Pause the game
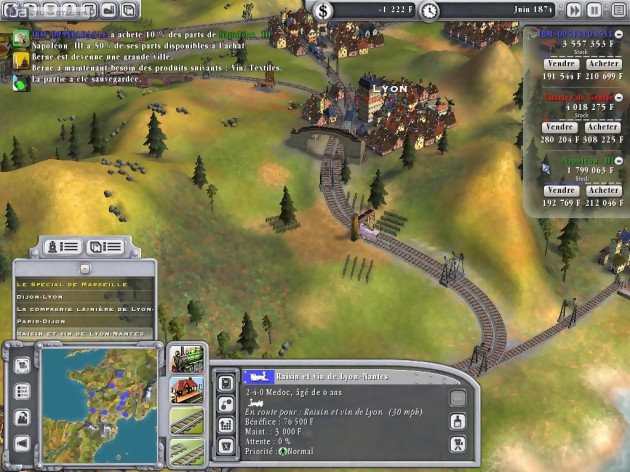Viewport: 630px width, 472px height. pyautogui.click(x=594, y=10)
